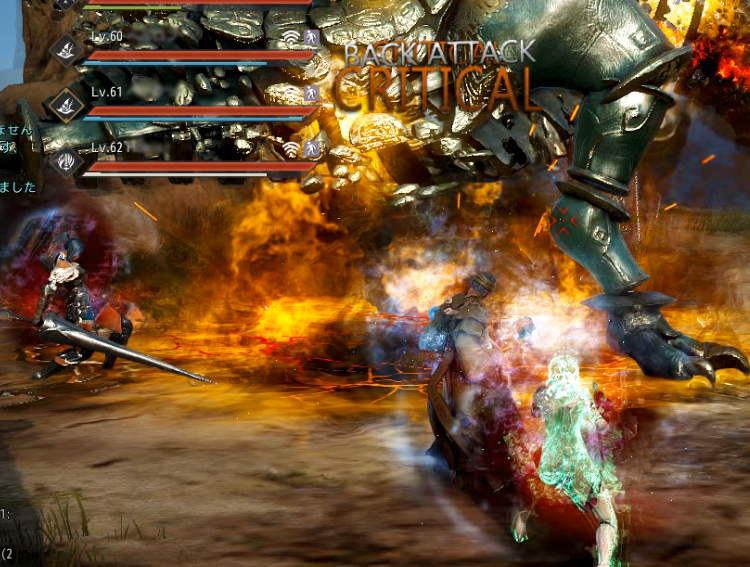Click the purple figure icon on Lv.61 row

[x=311, y=93]
